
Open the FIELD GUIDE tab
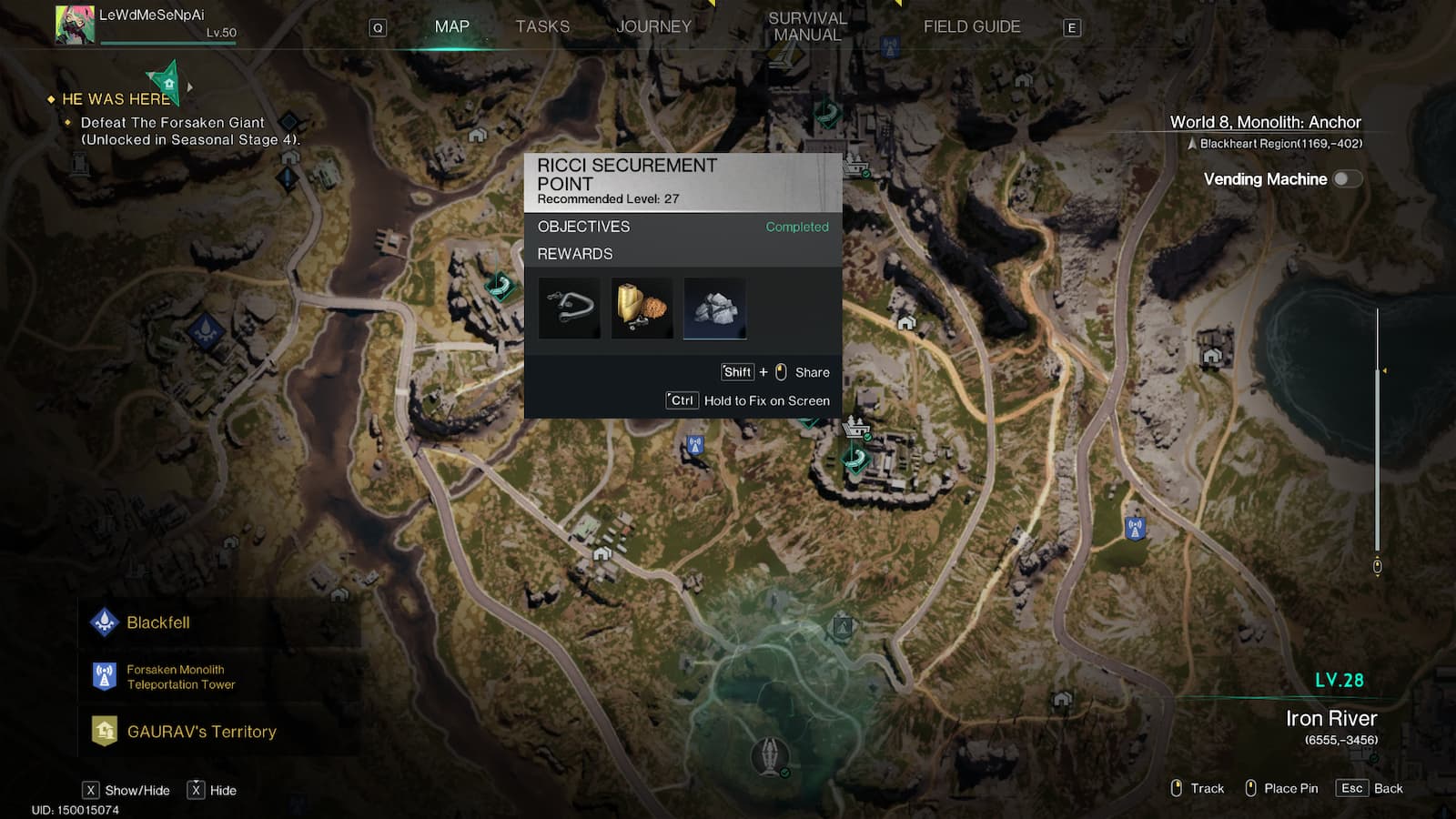971,26
